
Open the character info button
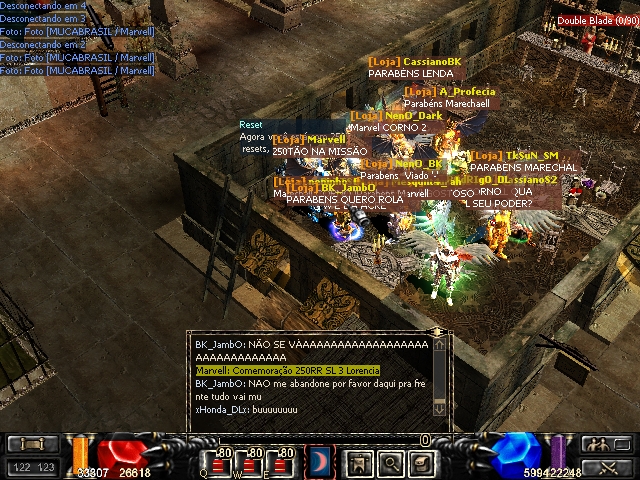click(358, 463)
